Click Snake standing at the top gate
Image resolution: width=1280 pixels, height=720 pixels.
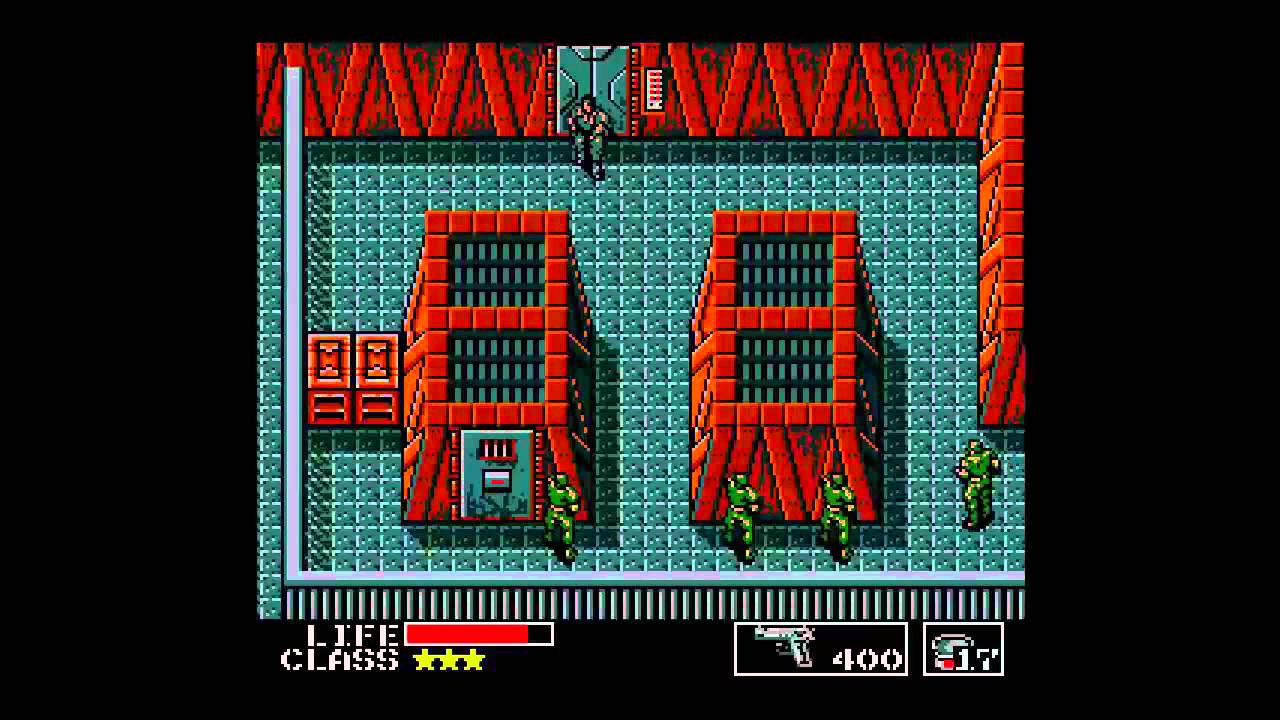[588, 130]
